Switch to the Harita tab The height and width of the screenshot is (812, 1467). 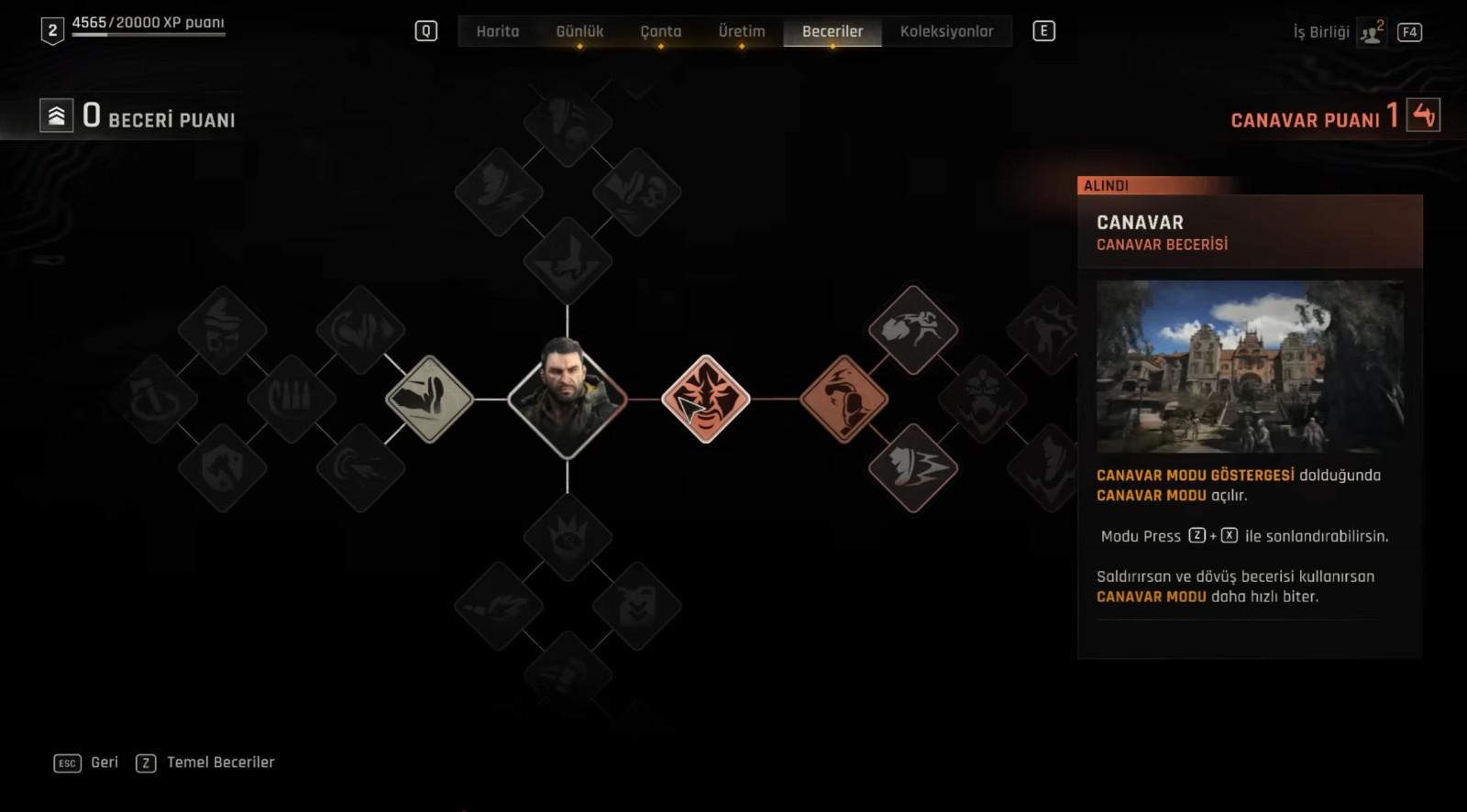[498, 31]
